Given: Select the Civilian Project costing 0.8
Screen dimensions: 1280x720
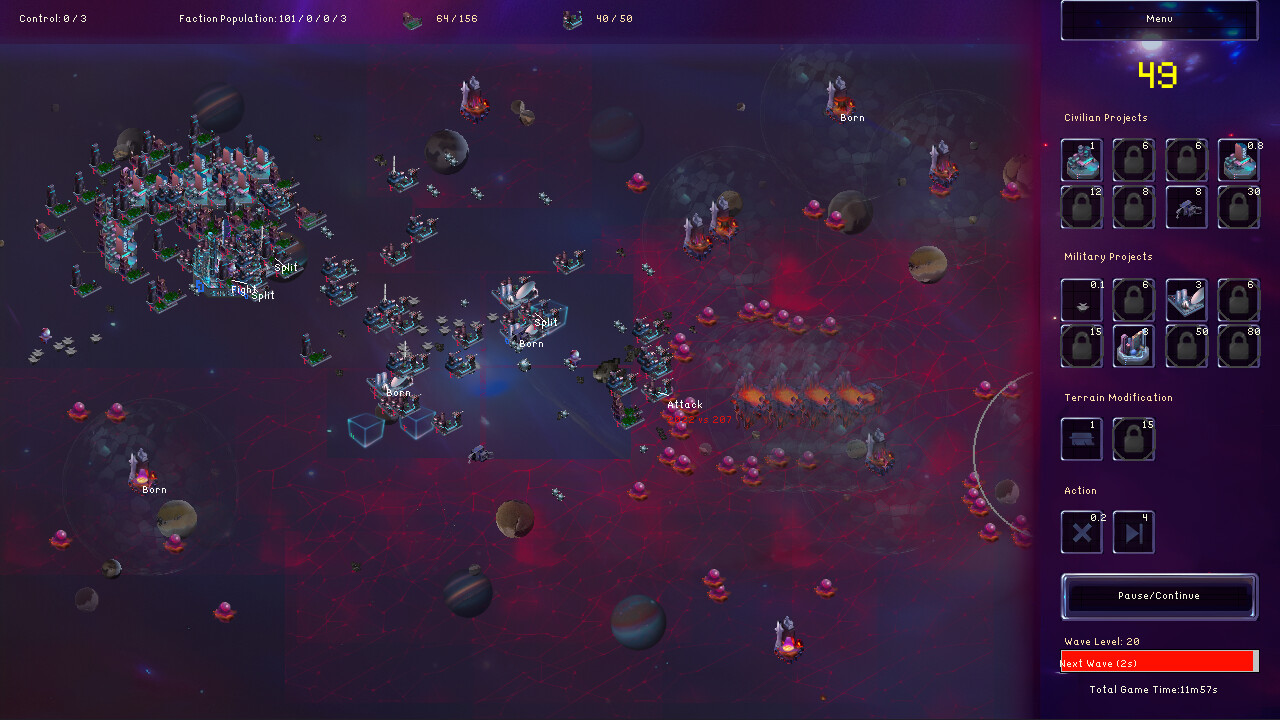Looking at the screenshot, I should pos(1238,160).
